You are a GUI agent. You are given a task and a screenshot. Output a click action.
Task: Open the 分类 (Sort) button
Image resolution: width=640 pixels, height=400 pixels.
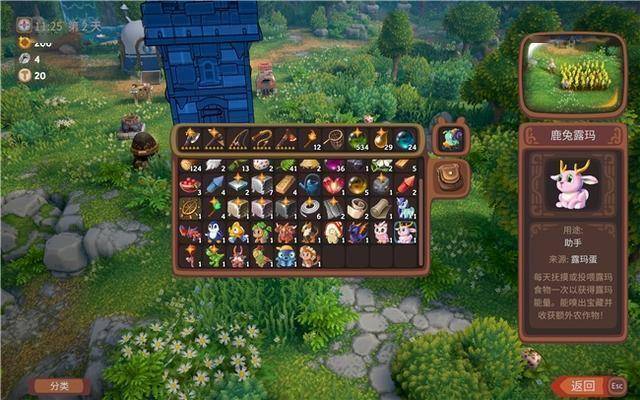tap(60, 385)
